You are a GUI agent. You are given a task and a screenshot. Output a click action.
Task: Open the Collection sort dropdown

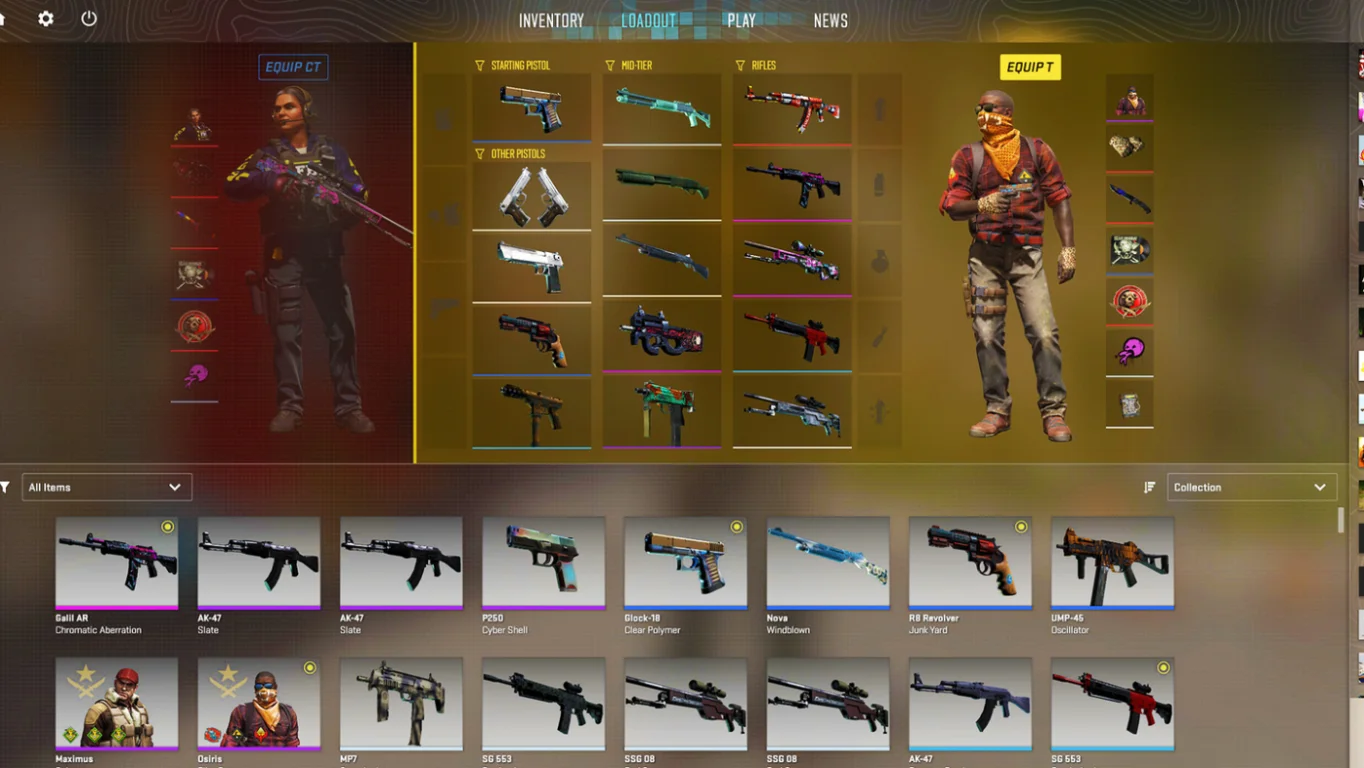pos(1251,487)
